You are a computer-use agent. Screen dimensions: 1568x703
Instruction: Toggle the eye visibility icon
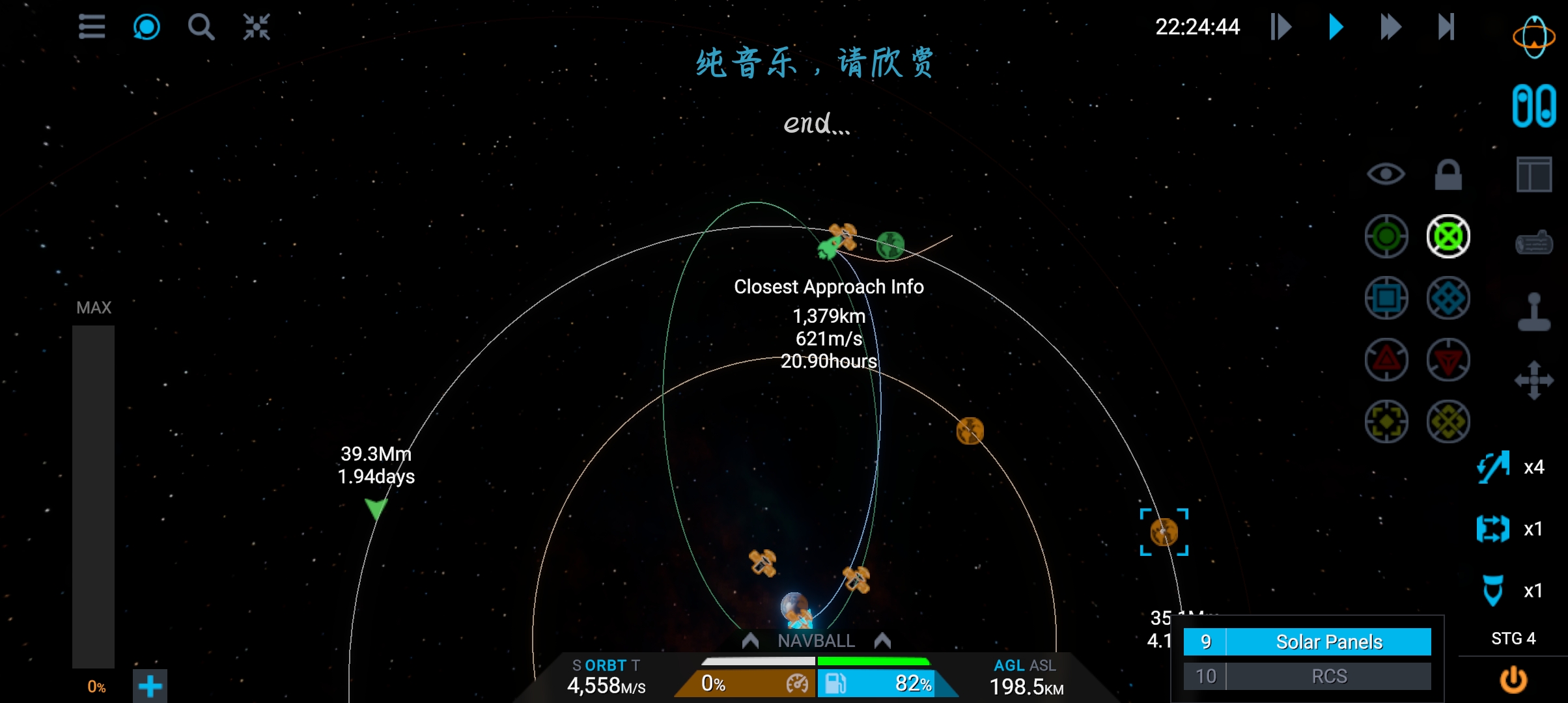pyautogui.click(x=1386, y=174)
